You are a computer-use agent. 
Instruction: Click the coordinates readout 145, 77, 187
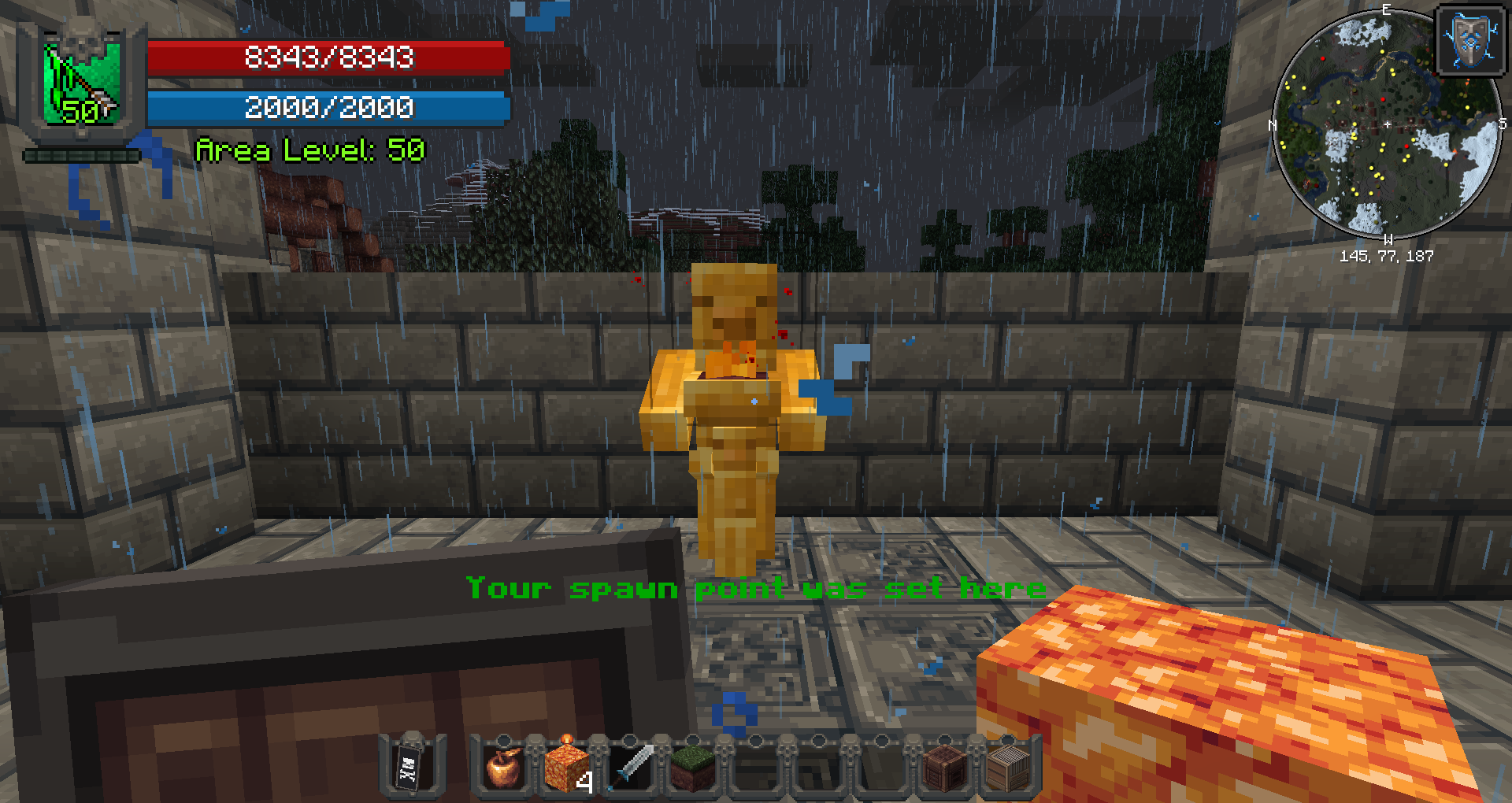1388,255
